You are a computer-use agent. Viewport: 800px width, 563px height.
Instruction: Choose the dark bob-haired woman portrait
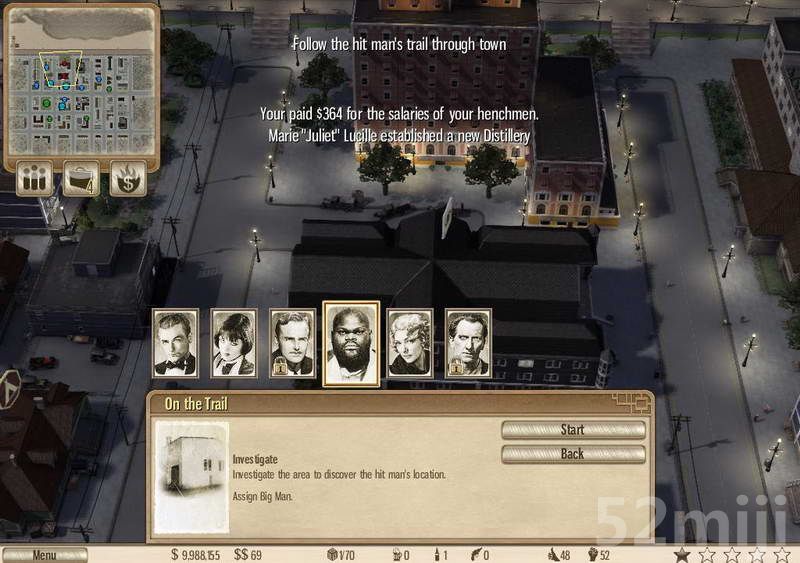[x=234, y=343]
